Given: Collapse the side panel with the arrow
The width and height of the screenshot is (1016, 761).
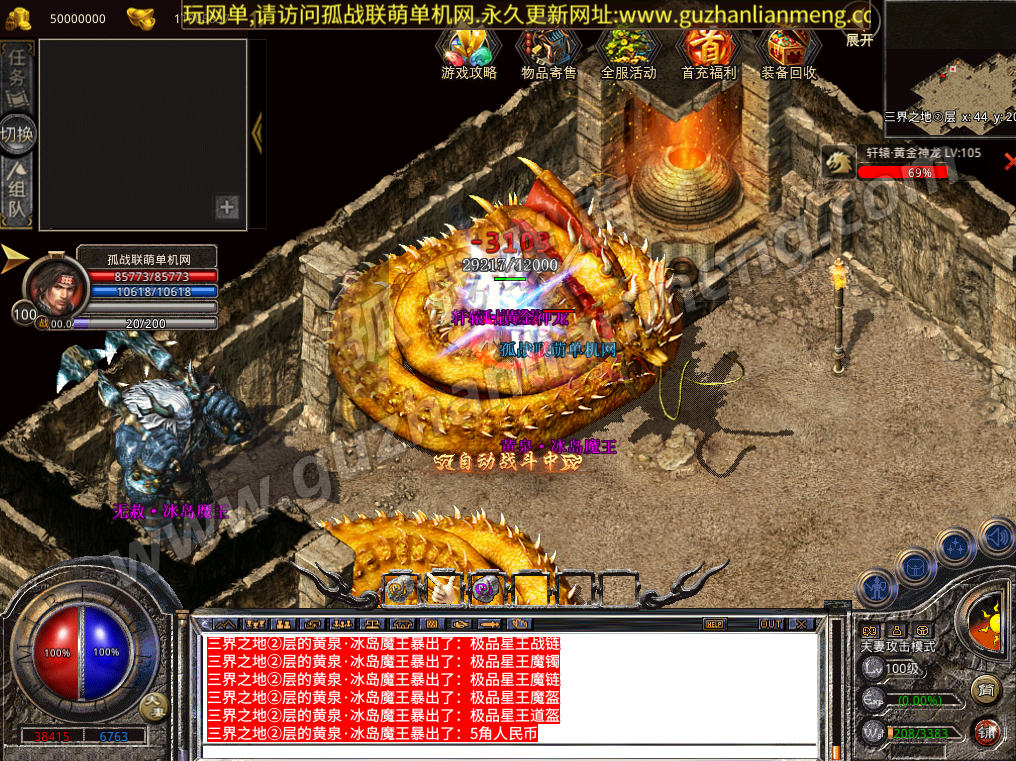Looking at the screenshot, I should click(x=257, y=132).
